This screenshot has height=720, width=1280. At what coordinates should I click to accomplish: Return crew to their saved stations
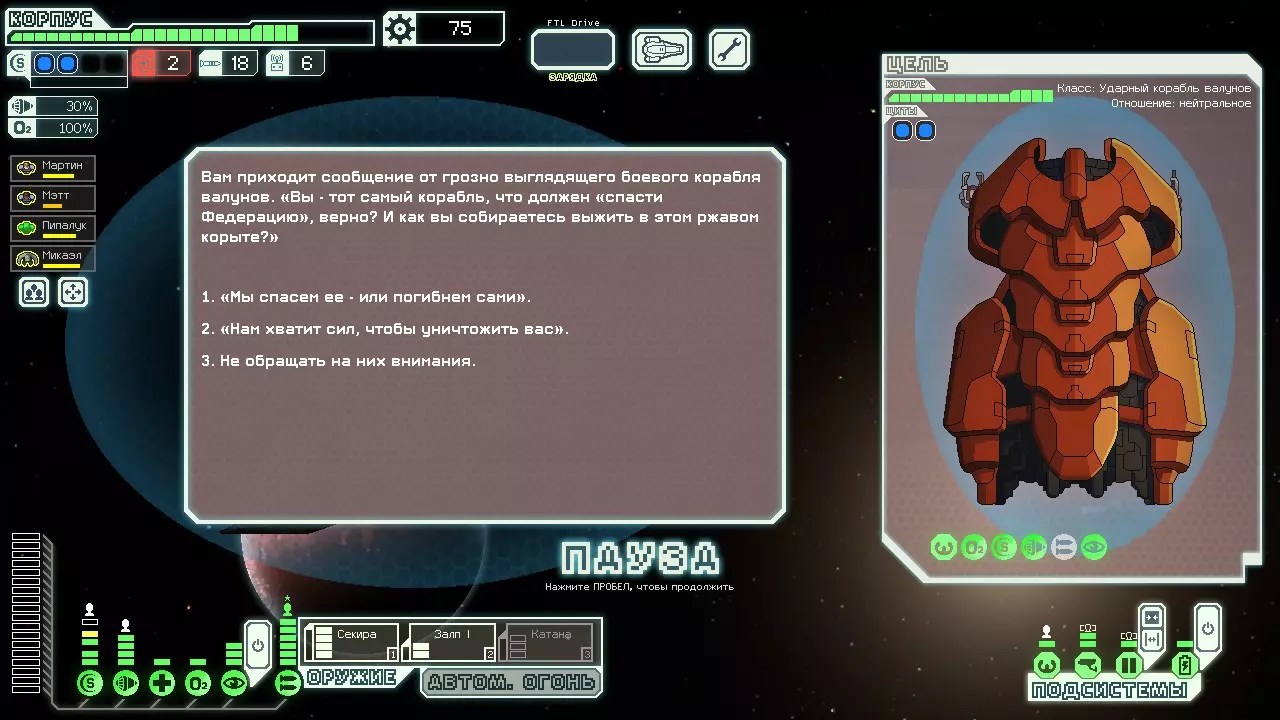click(74, 292)
